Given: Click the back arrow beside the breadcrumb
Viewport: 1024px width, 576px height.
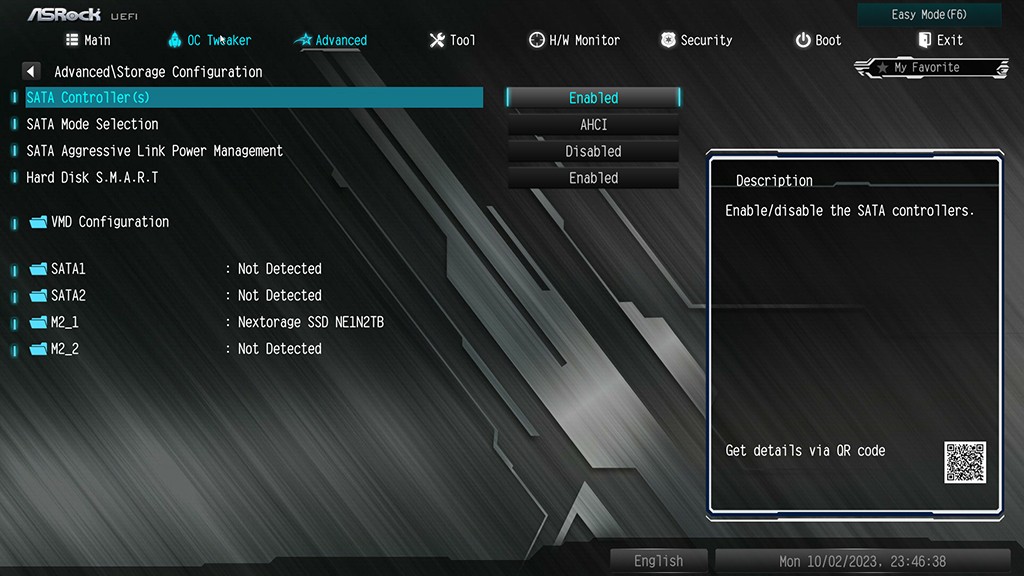Looking at the screenshot, I should click(x=31, y=72).
